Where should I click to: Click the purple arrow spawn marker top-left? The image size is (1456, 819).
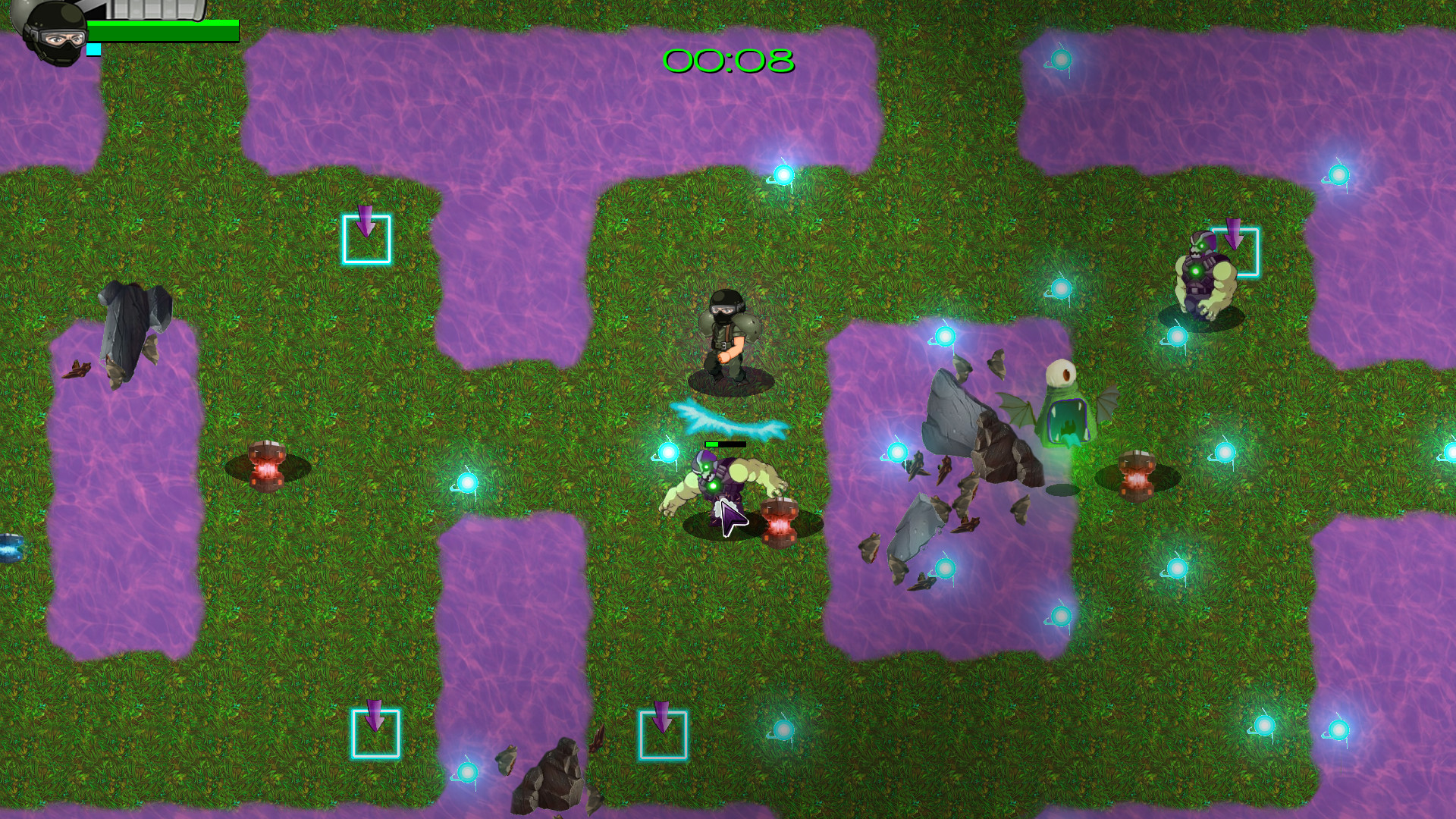pyautogui.click(x=368, y=227)
